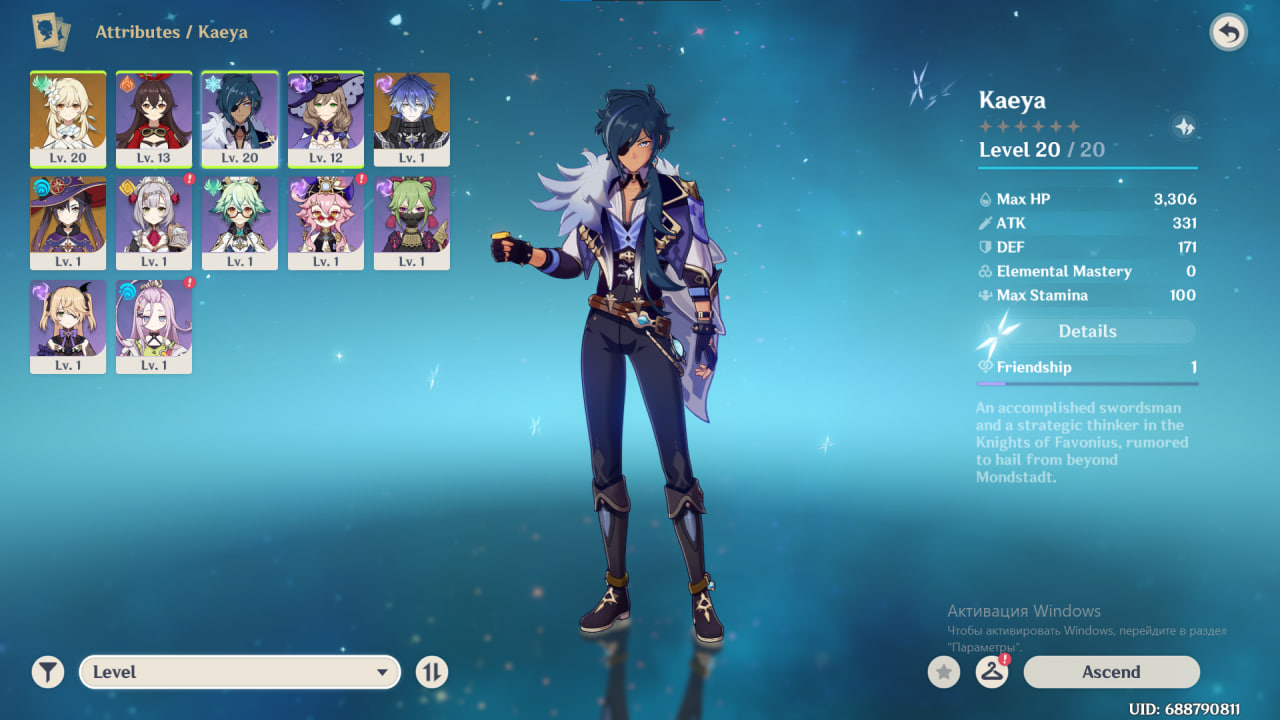Ascend Kaeya with the Ascend button
Screen dimensions: 1280x720
point(1111,672)
